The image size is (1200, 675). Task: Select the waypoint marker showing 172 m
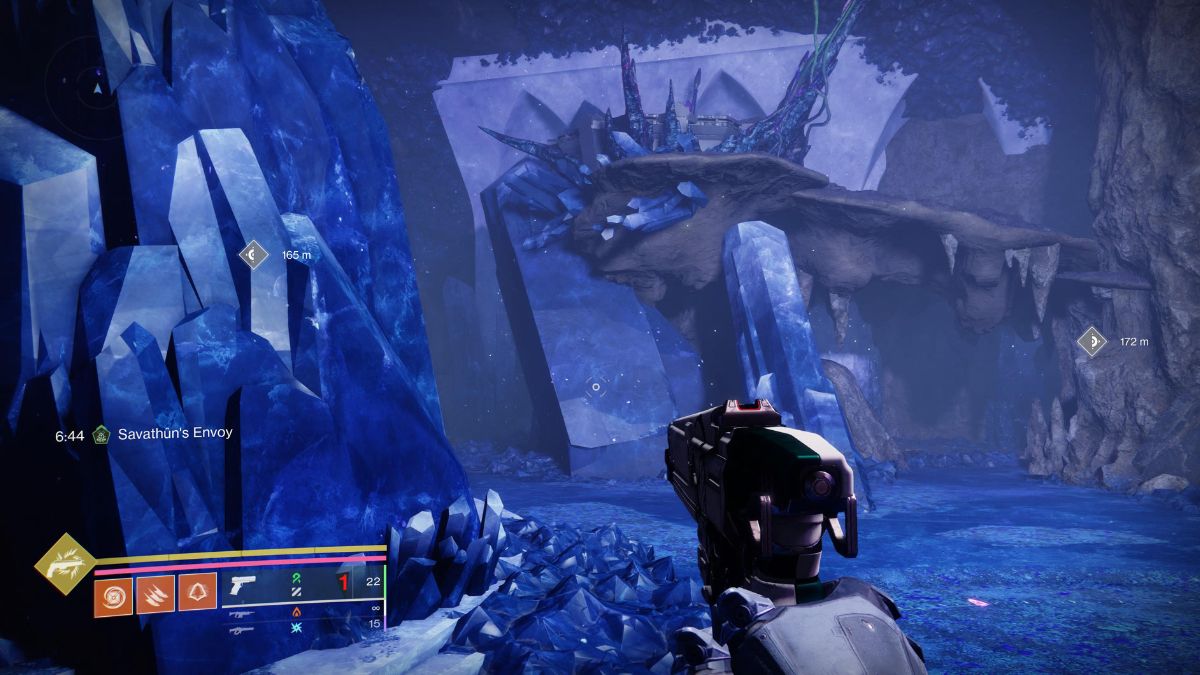1092,342
